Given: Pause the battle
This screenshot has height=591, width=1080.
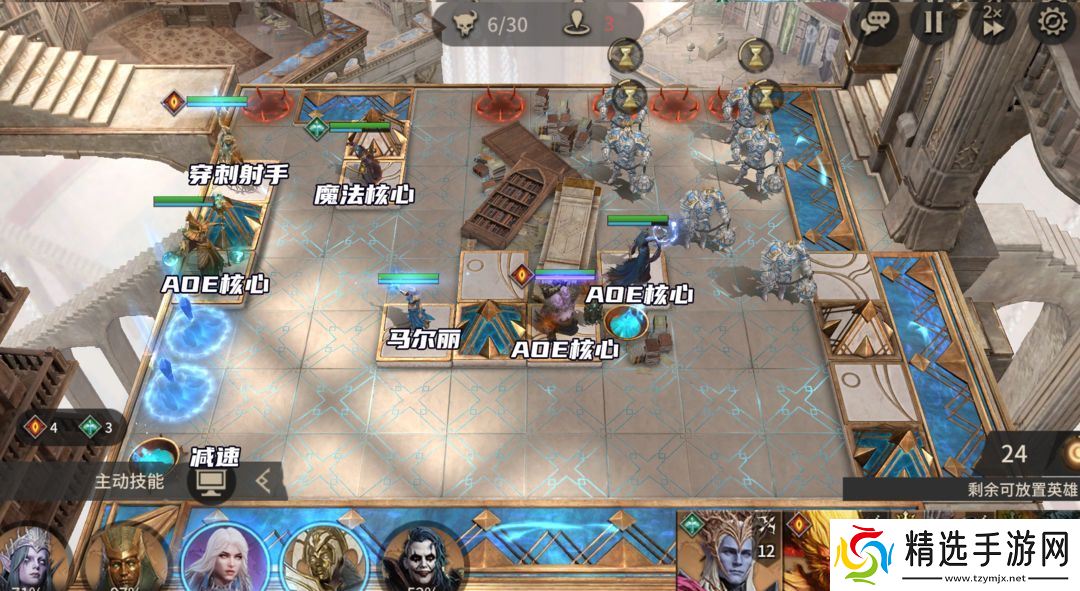Looking at the screenshot, I should pos(933,22).
